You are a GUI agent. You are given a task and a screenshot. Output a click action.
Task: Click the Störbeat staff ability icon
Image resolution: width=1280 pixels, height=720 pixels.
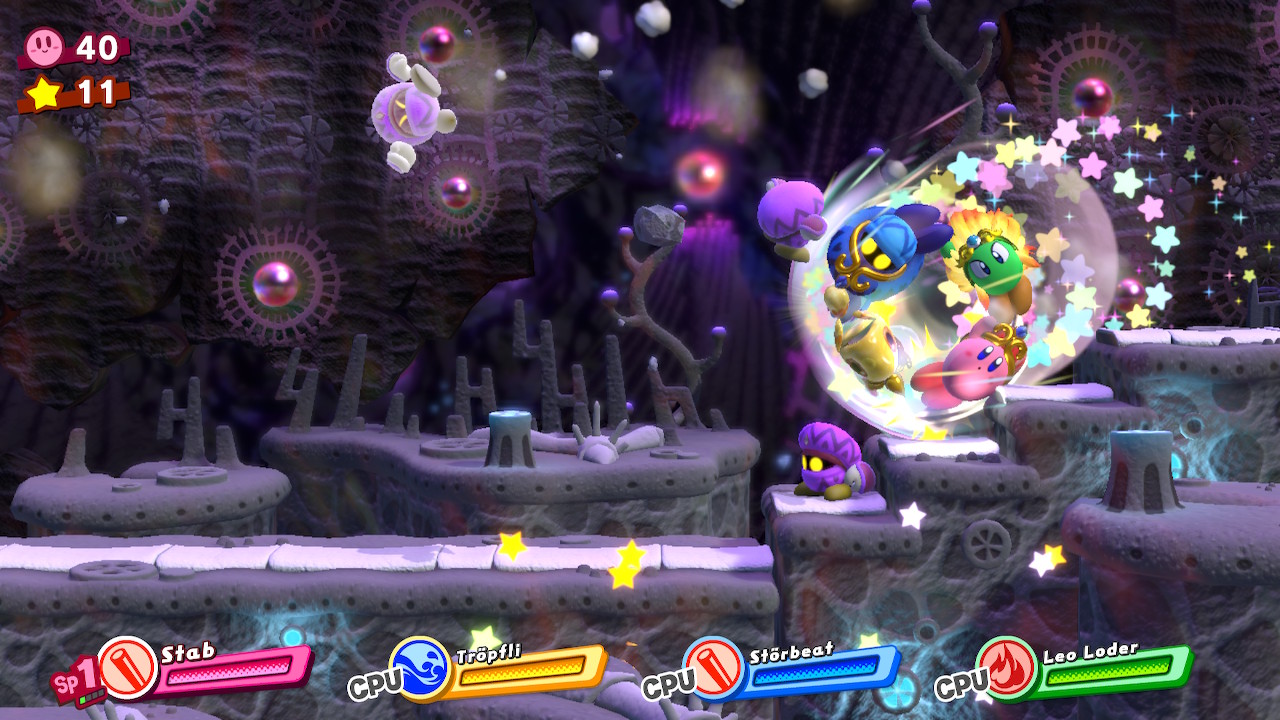click(x=714, y=667)
